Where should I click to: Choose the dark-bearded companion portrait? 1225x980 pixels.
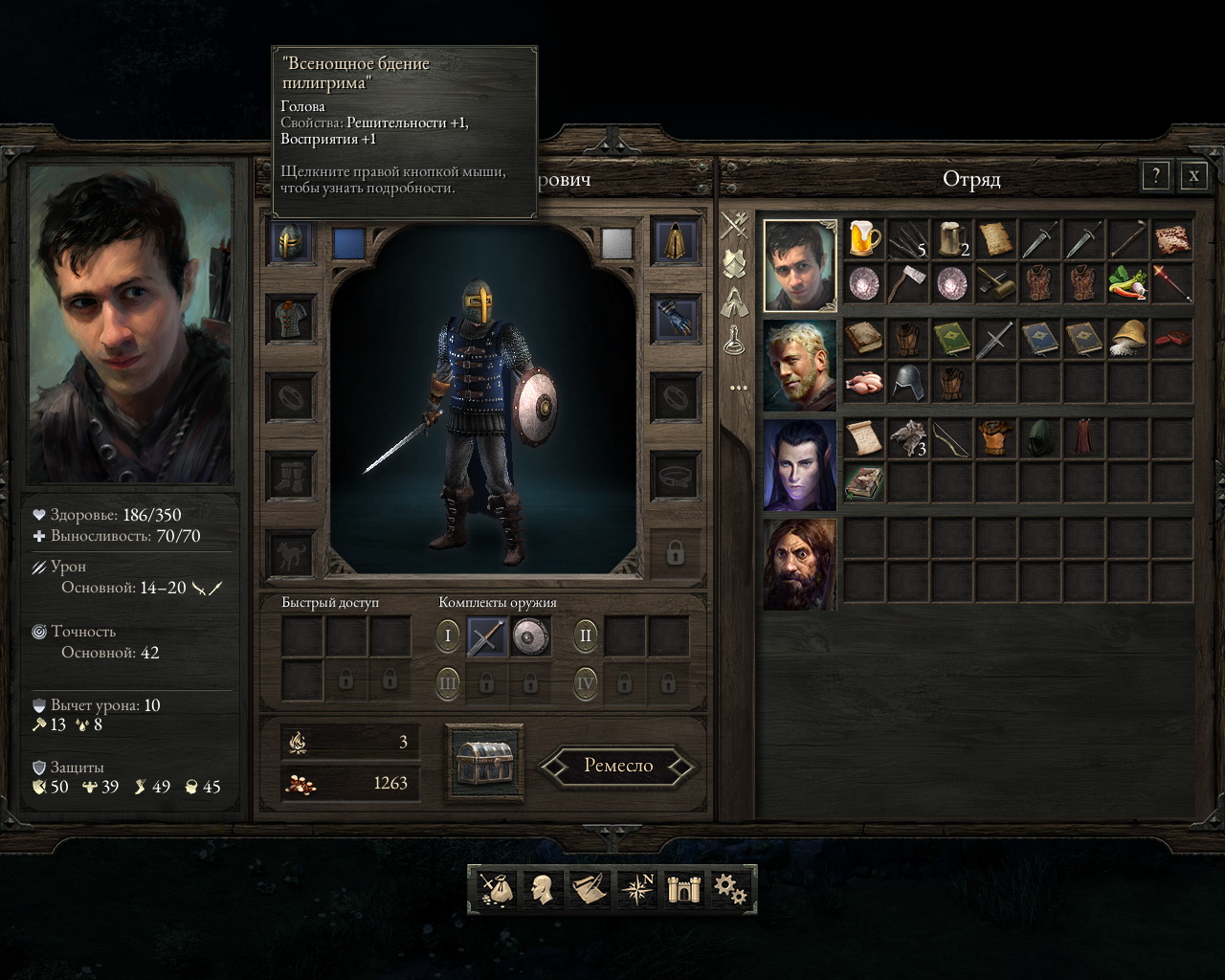[800, 565]
